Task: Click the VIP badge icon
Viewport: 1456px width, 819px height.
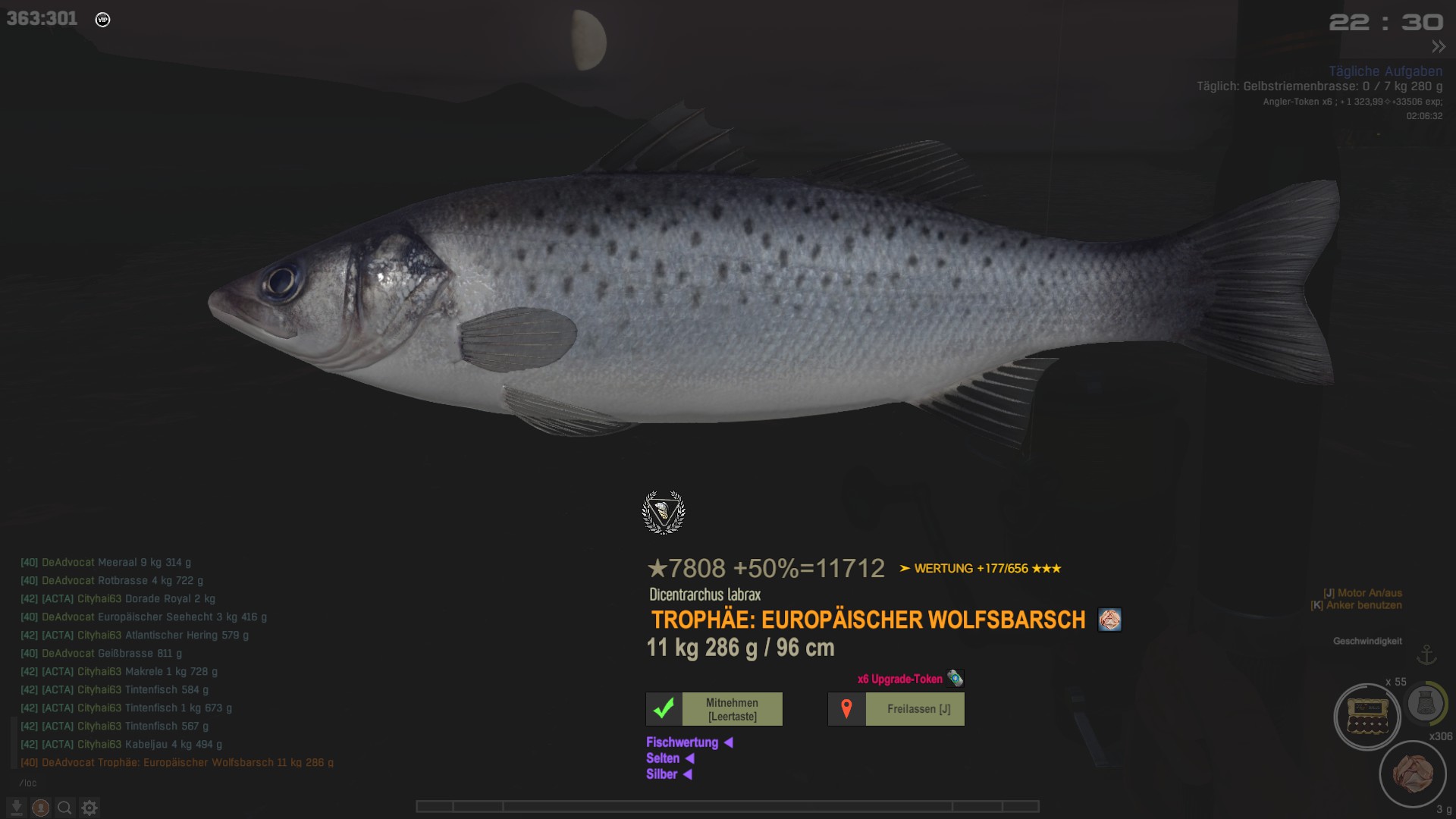Action: coord(103,20)
